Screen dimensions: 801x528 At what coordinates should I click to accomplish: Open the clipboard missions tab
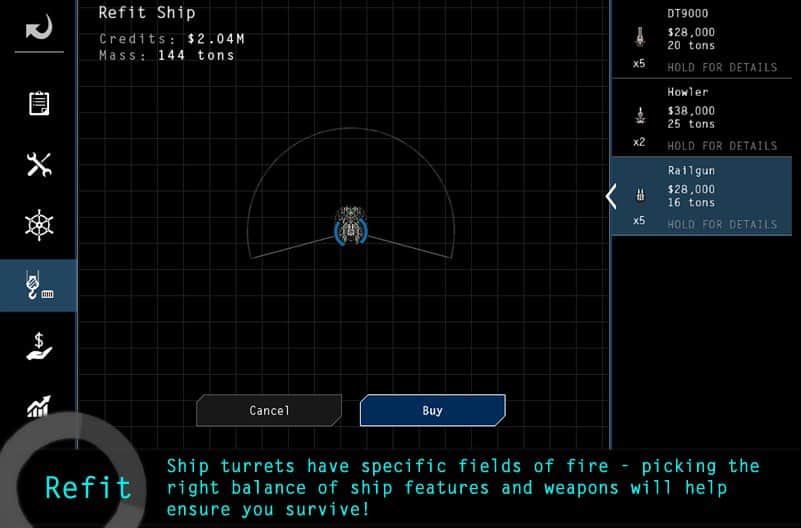pyautogui.click(x=39, y=104)
